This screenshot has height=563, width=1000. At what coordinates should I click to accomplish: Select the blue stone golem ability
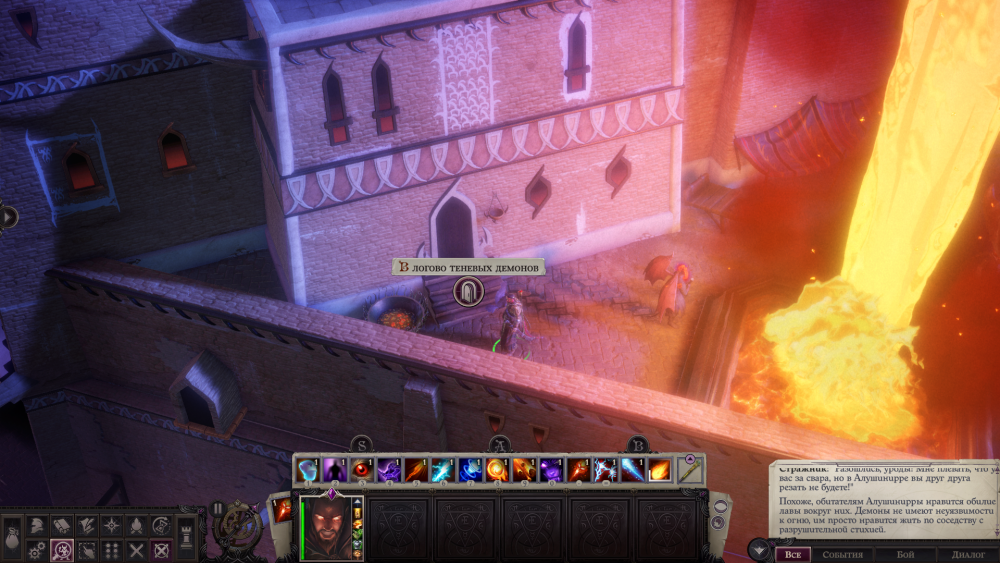coord(308,469)
